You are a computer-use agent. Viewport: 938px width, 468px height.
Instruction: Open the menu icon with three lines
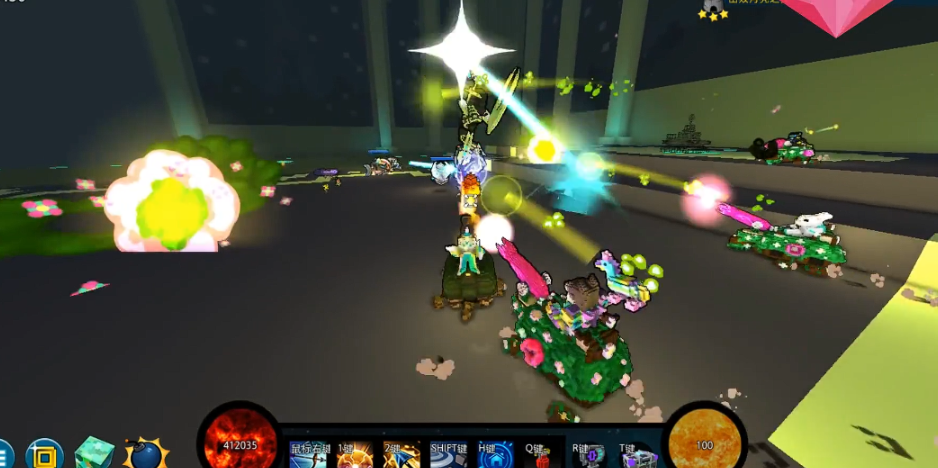tap(3, 455)
